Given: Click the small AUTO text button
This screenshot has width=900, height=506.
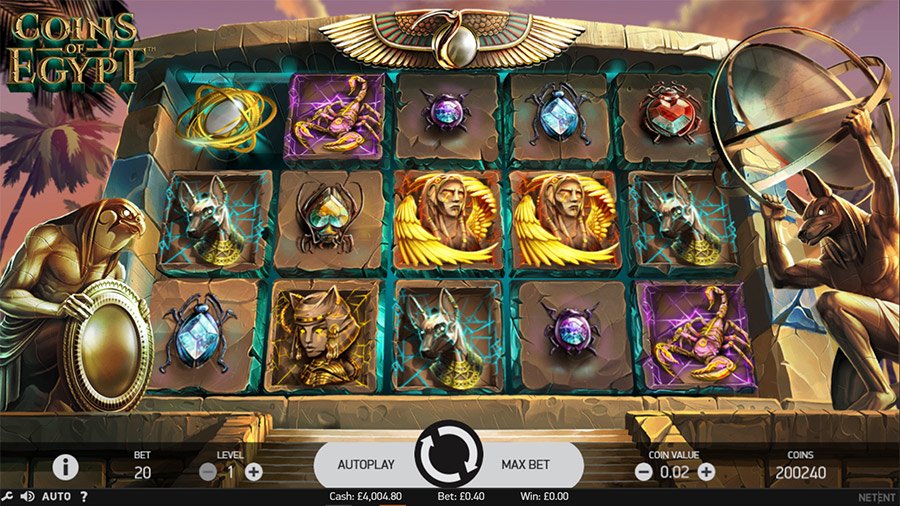Looking at the screenshot, I should click(x=55, y=496).
